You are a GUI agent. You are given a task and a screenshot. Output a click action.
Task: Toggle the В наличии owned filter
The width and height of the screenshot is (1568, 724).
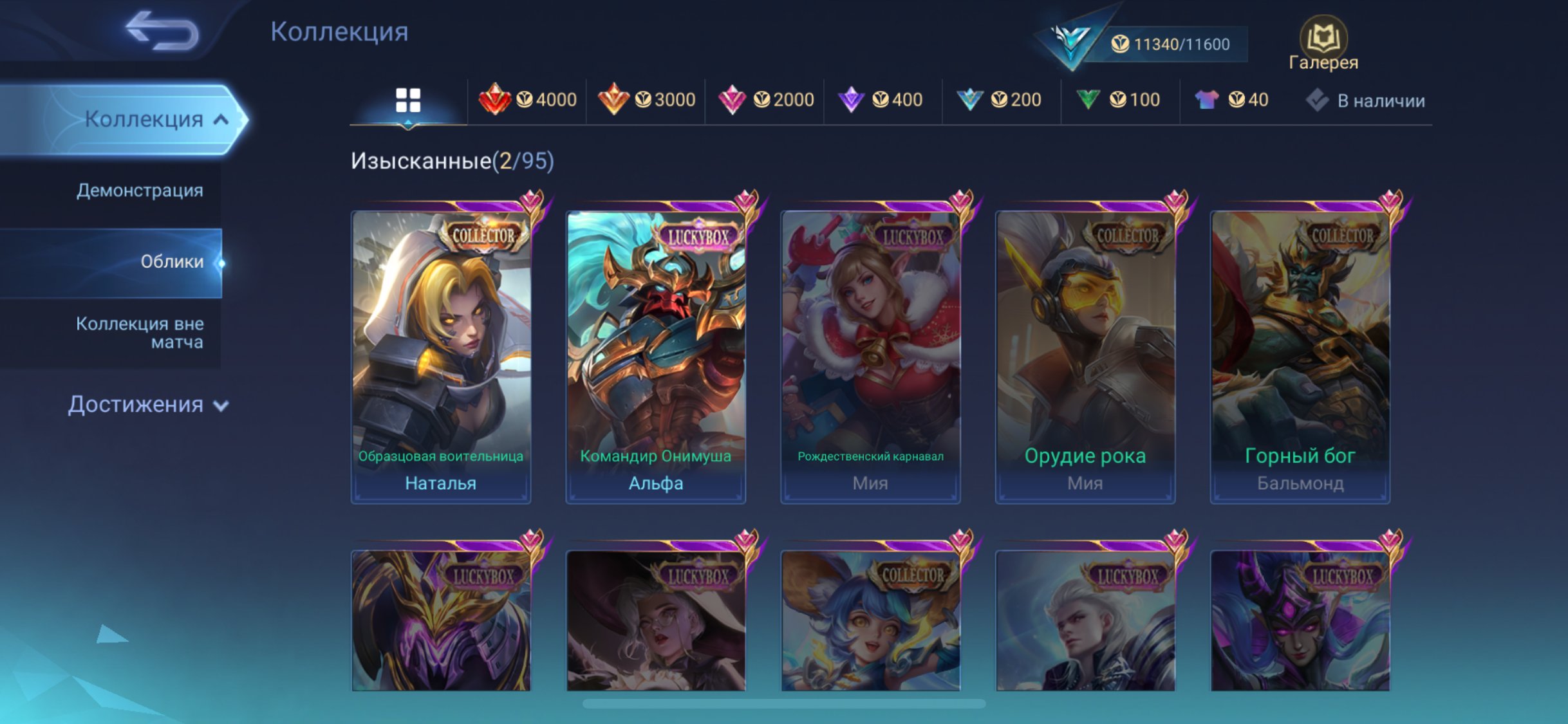point(1366,100)
